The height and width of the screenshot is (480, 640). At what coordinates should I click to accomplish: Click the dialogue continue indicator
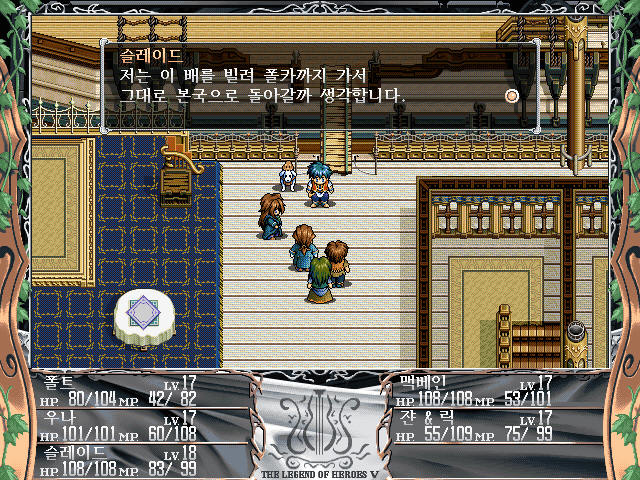point(512,96)
